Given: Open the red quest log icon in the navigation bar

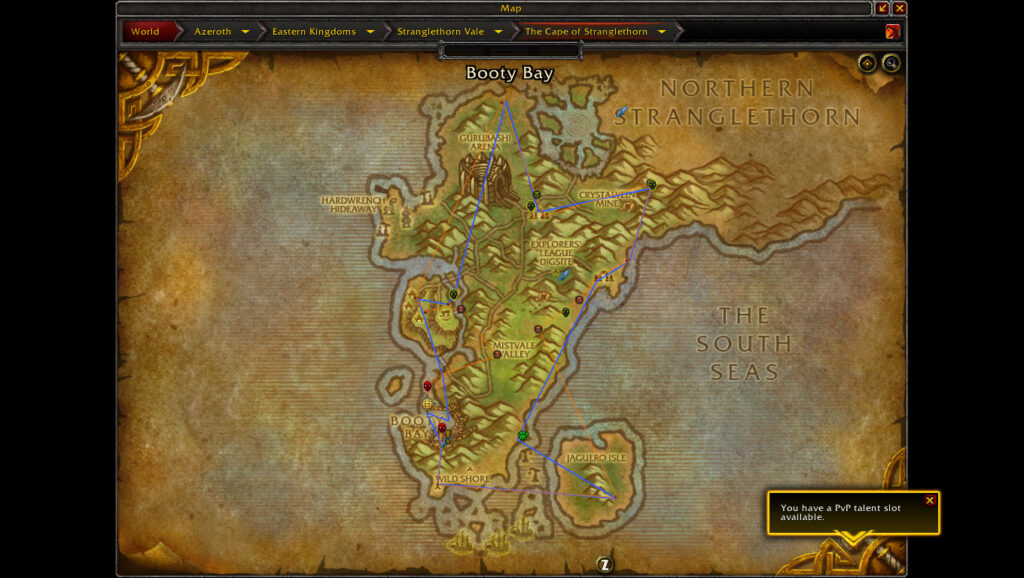Looking at the screenshot, I should point(892,31).
